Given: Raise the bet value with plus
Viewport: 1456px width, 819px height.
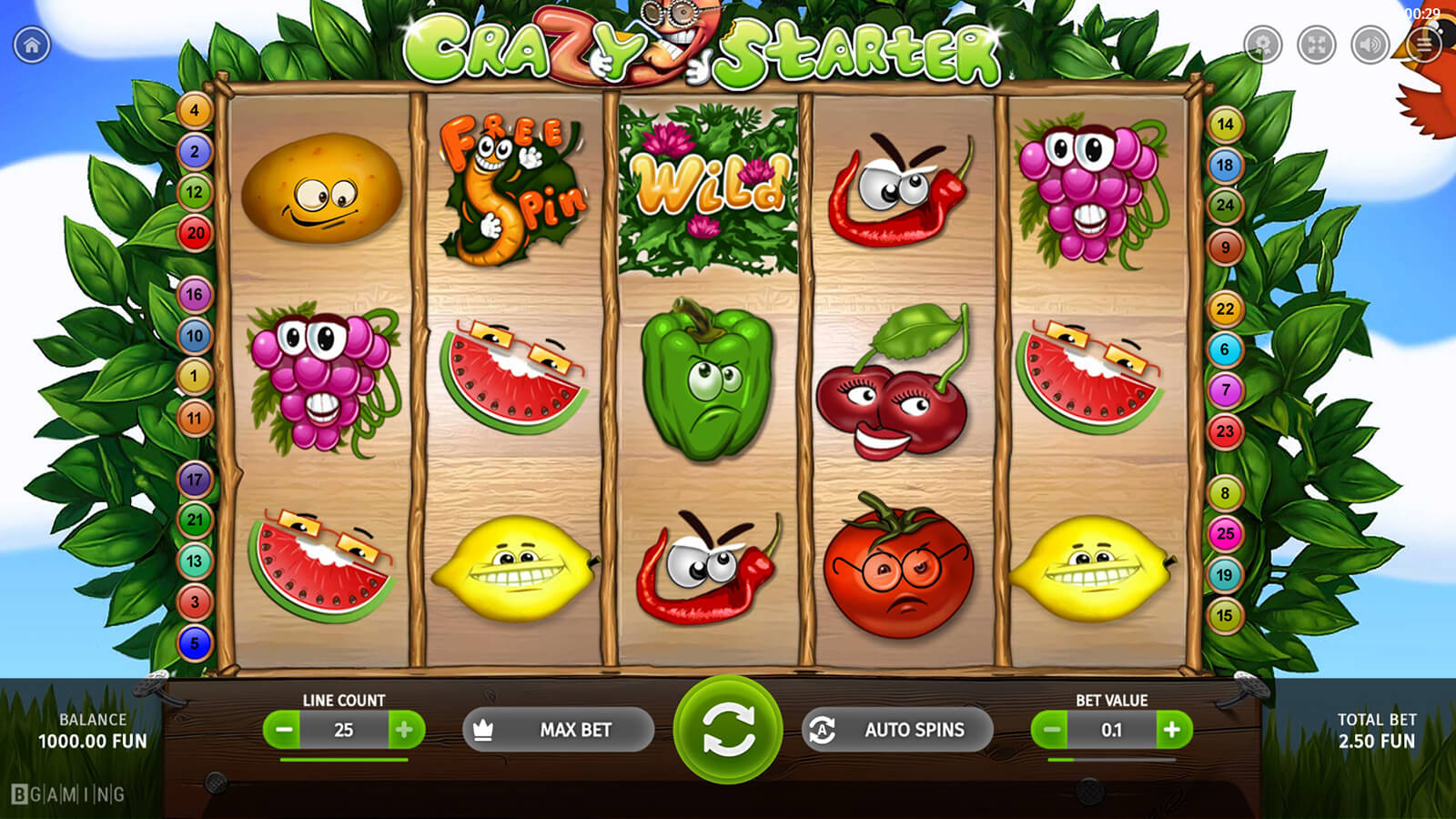Looking at the screenshot, I should coord(1172,730).
